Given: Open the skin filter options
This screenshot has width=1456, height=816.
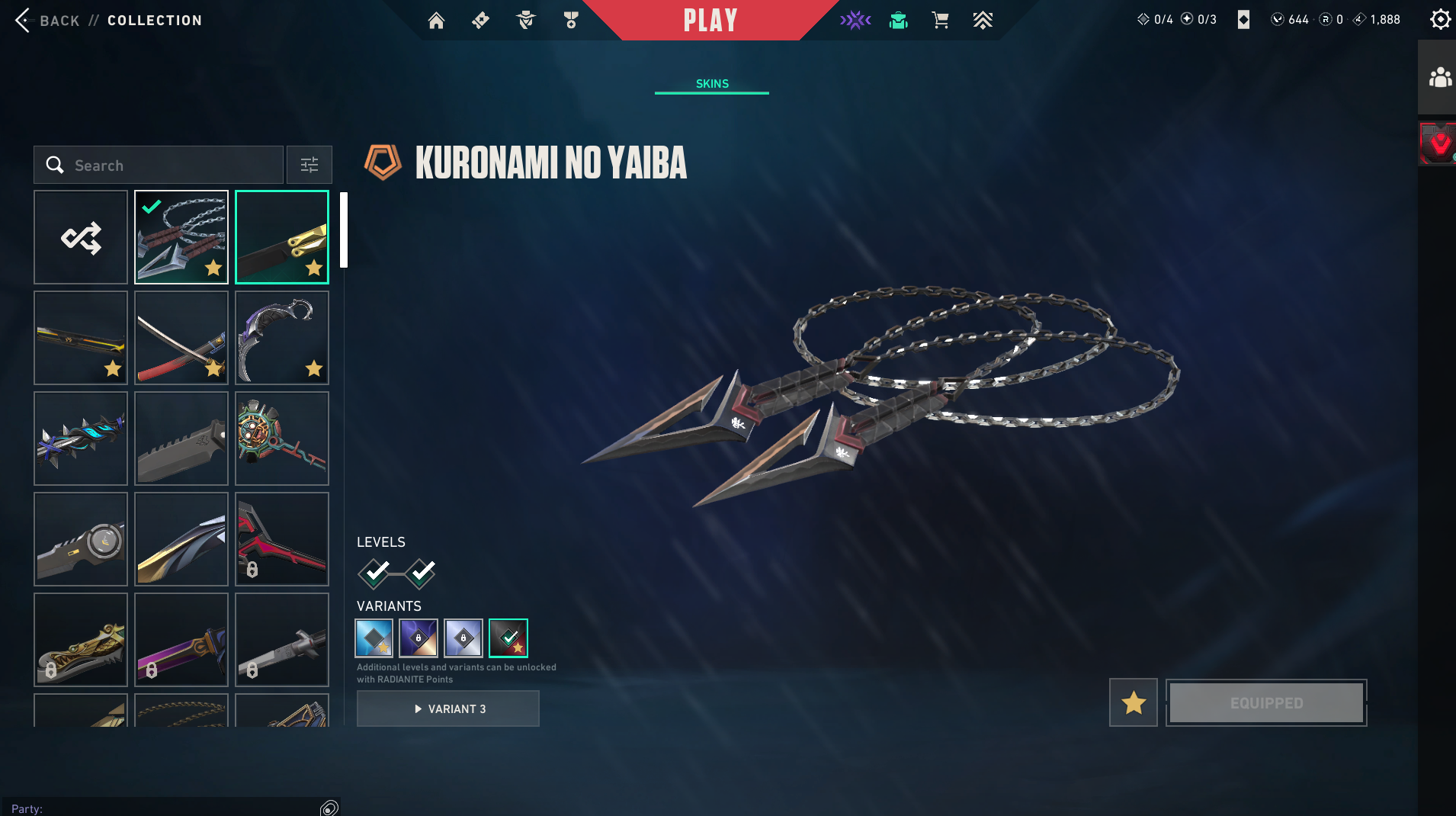Looking at the screenshot, I should (309, 165).
